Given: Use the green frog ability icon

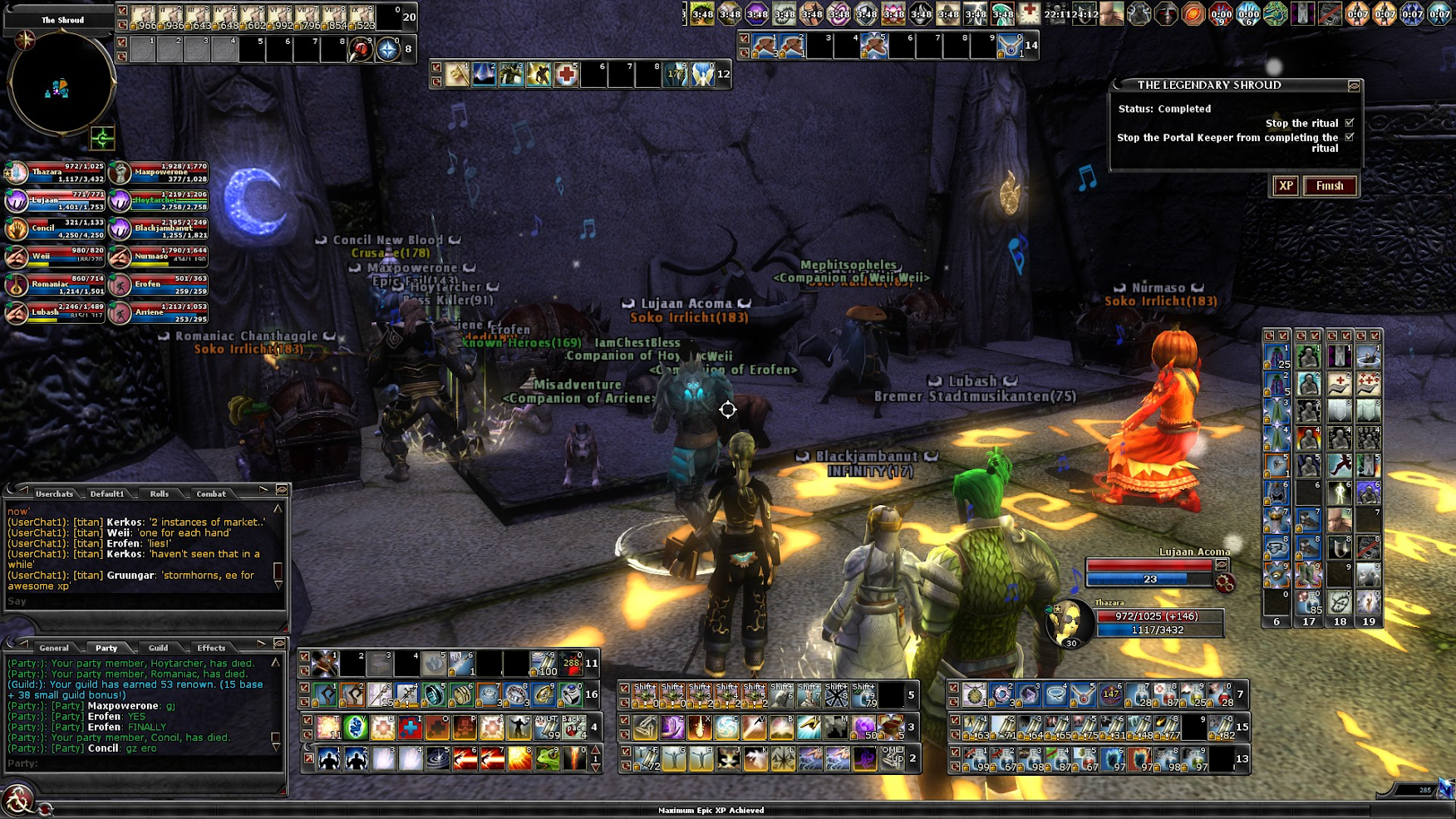Looking at the screenshot, I should pos(547,758).
